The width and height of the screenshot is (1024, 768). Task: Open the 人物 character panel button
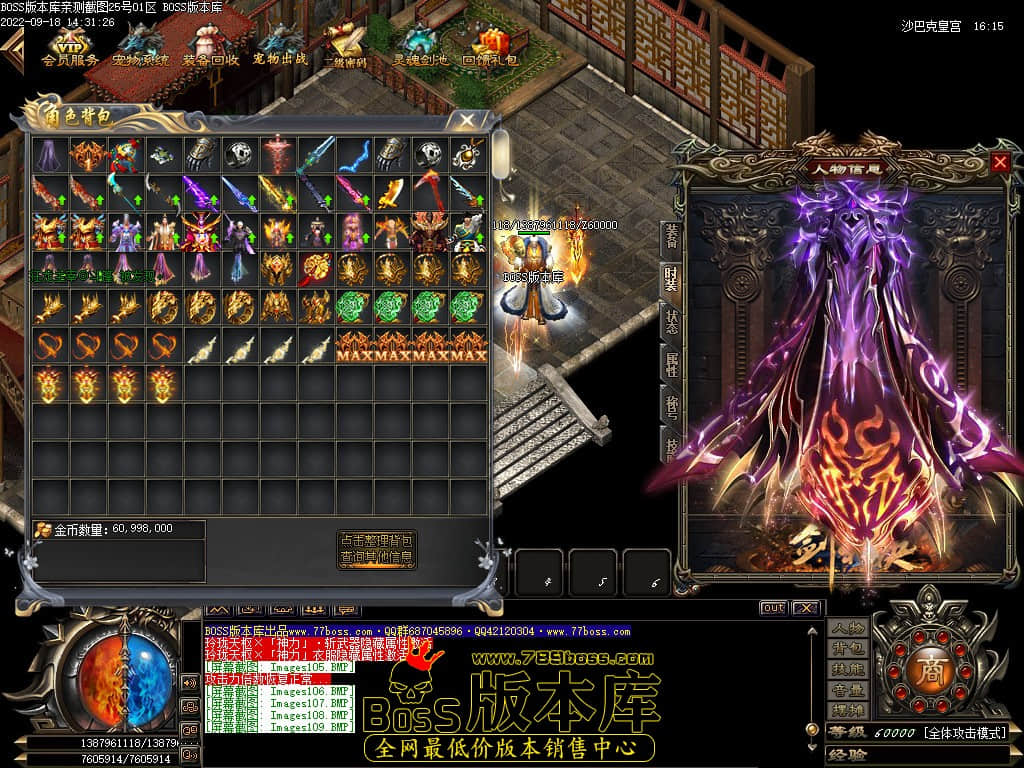coord(848,628)
